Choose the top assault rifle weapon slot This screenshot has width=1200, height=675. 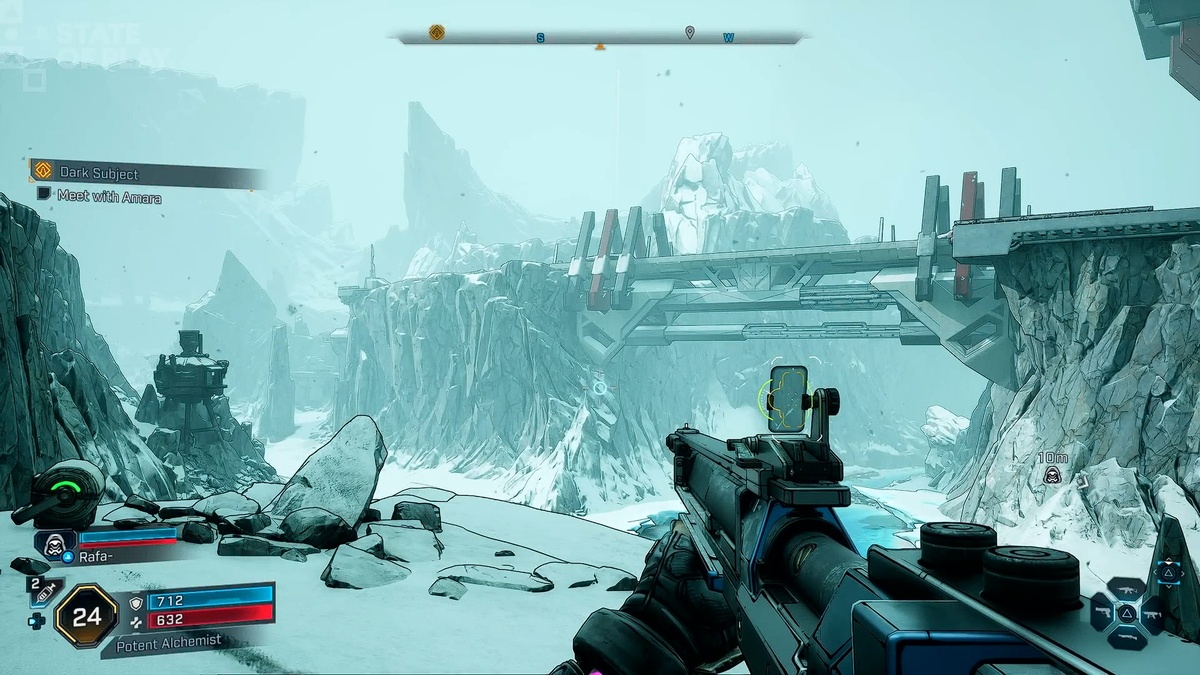click(x=1127, y=589)
